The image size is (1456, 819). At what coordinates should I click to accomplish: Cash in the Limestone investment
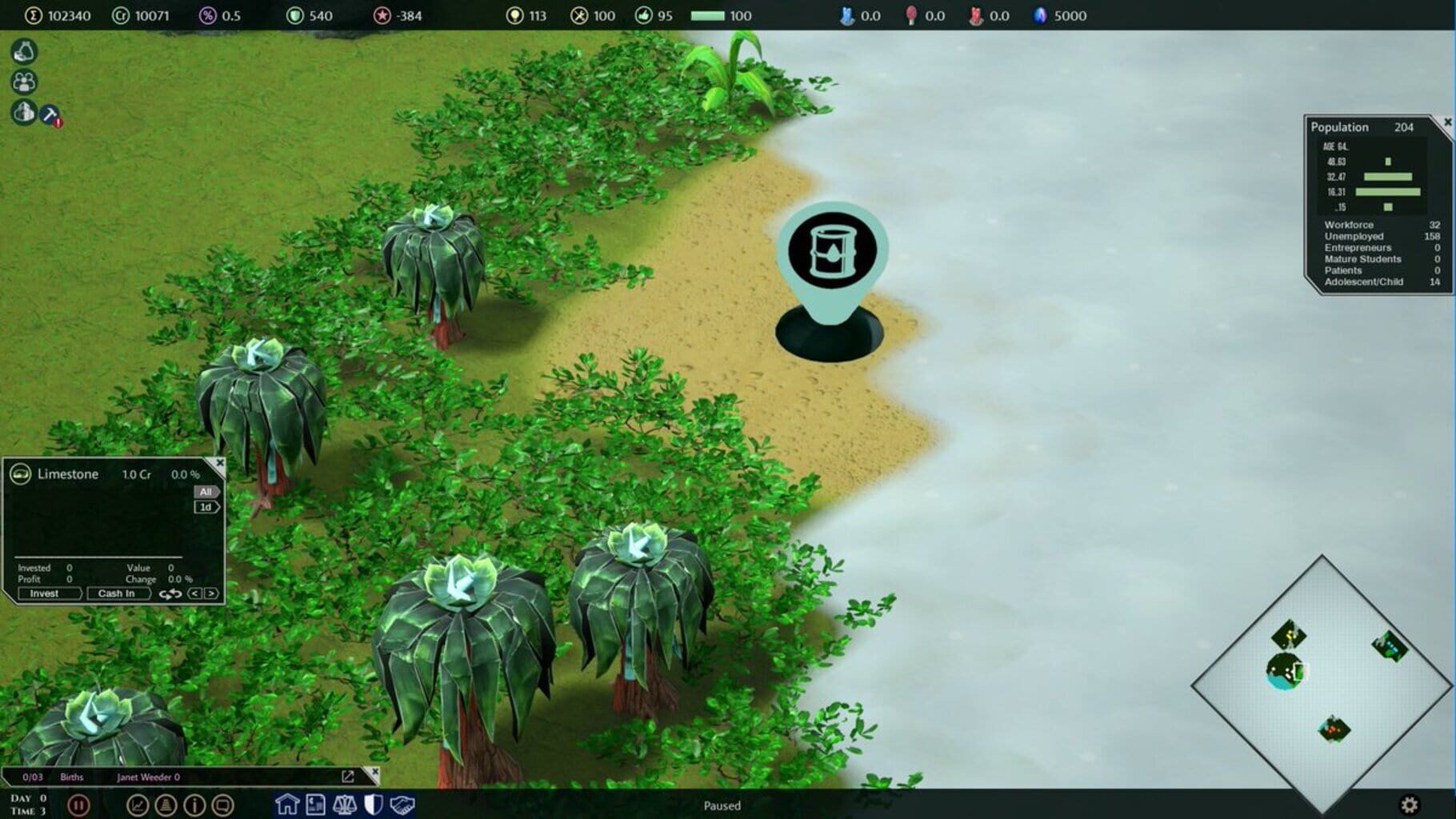pos(117,593)
